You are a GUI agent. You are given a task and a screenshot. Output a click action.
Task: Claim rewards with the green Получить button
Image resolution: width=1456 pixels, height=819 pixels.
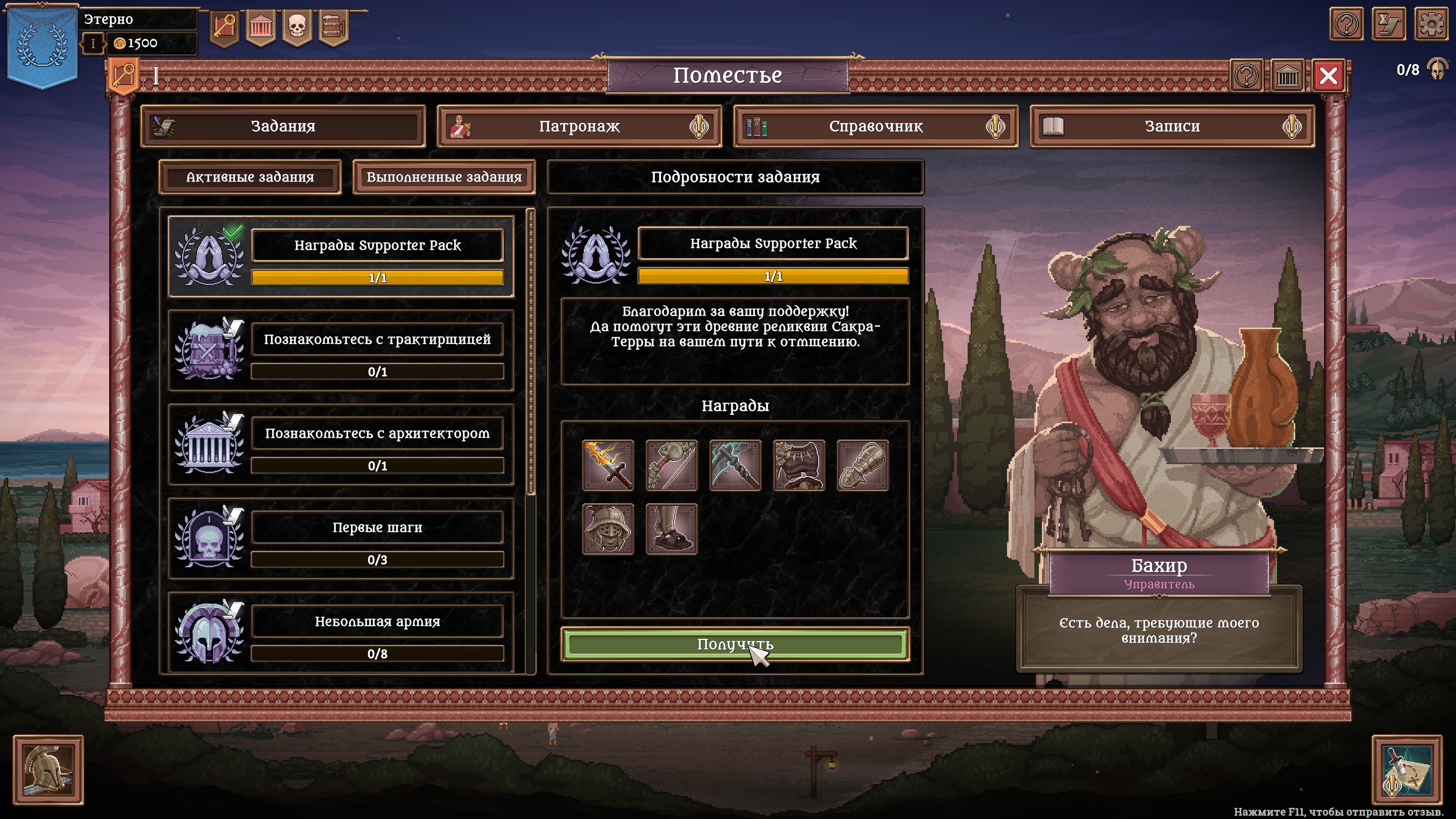[x=735, y=644]
